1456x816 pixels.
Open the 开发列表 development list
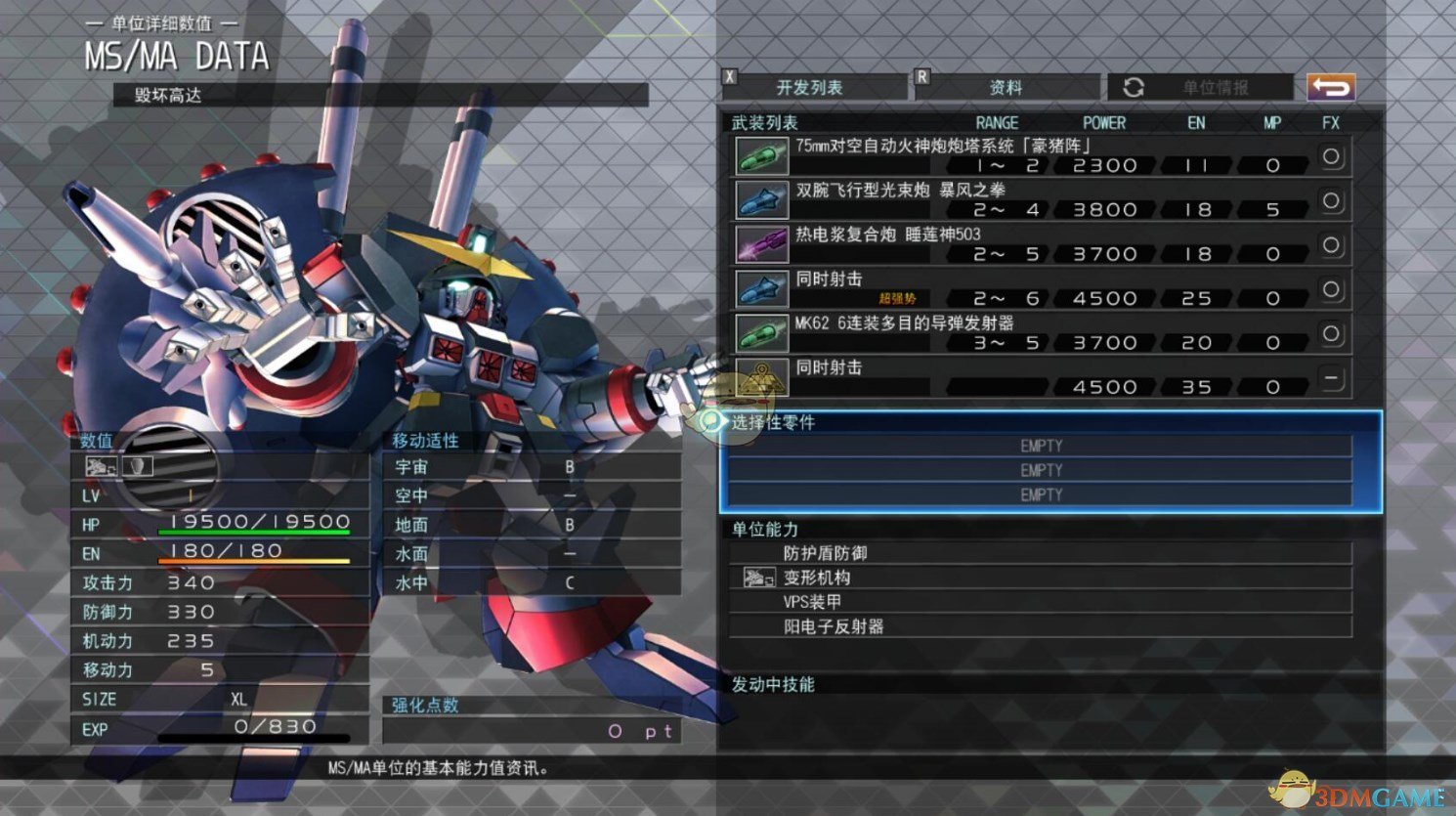810,88
